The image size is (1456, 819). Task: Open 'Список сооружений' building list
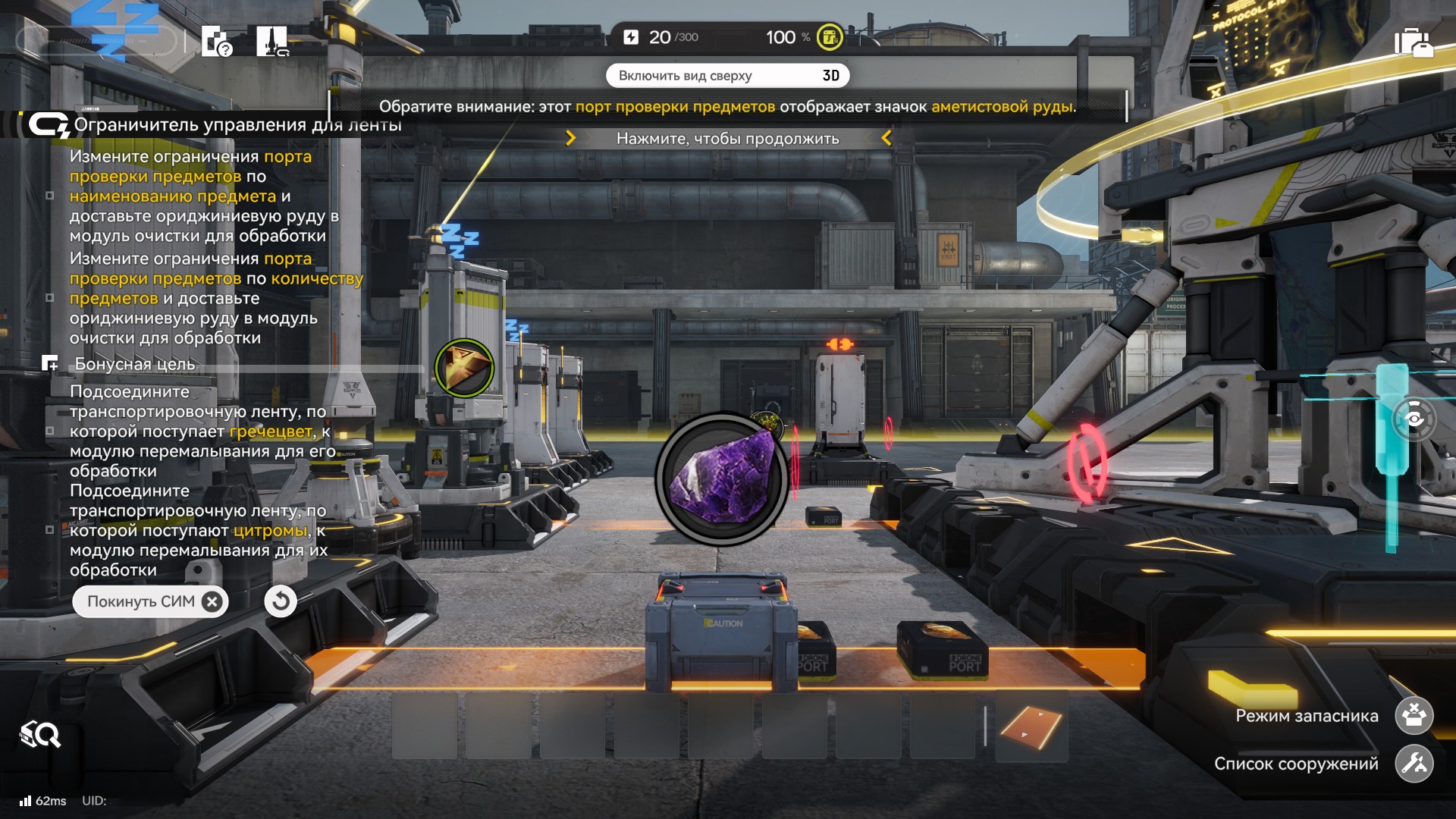tap(1414, 764)
